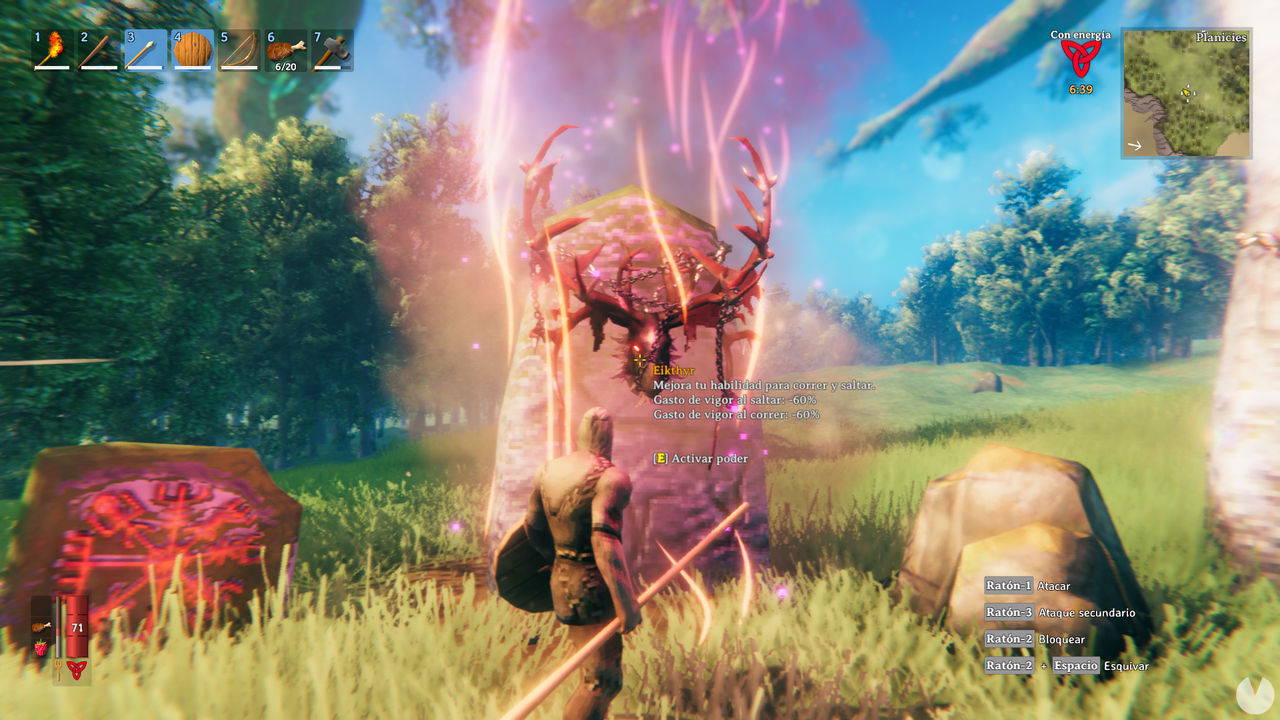Equip the wooden club from the hotbar

(x=99, y=50)
